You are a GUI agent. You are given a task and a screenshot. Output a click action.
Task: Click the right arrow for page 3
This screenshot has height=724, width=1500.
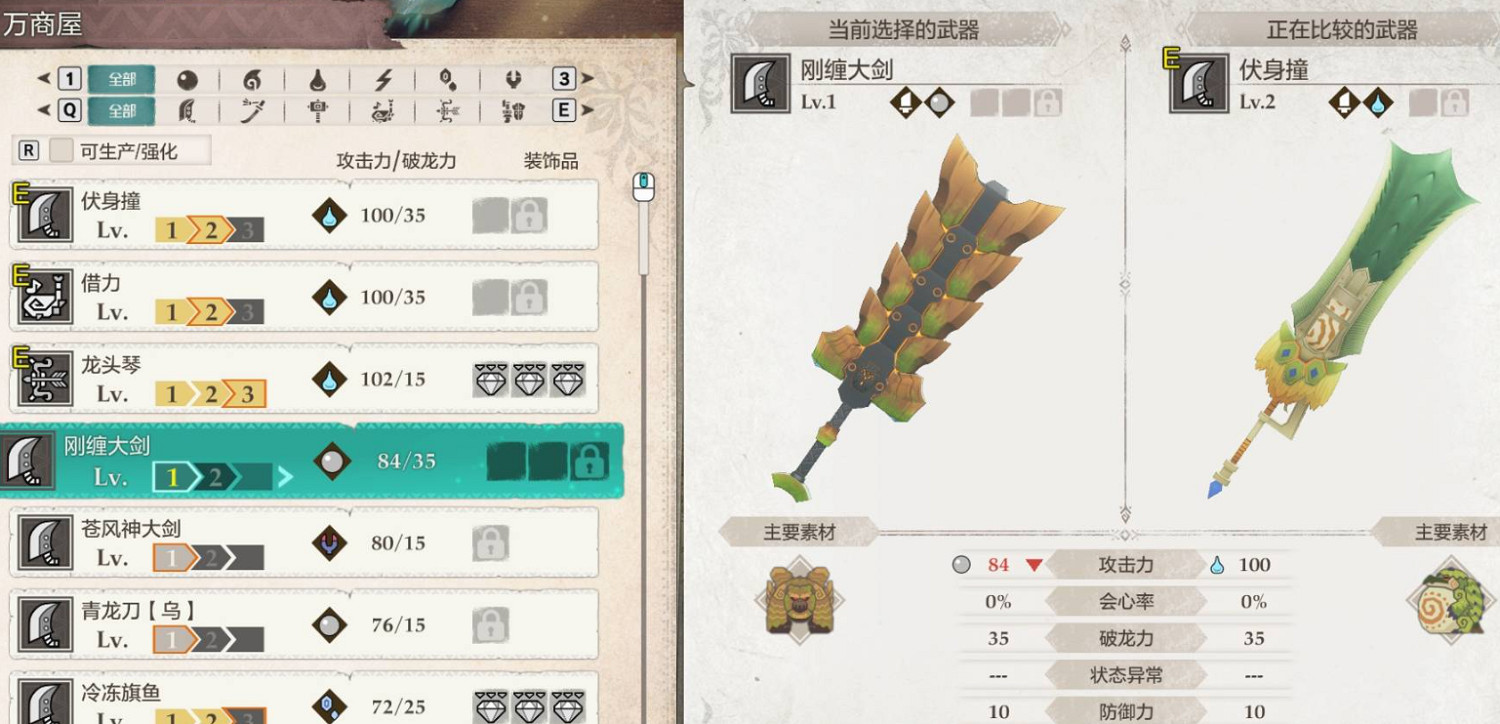coord(588,79)
